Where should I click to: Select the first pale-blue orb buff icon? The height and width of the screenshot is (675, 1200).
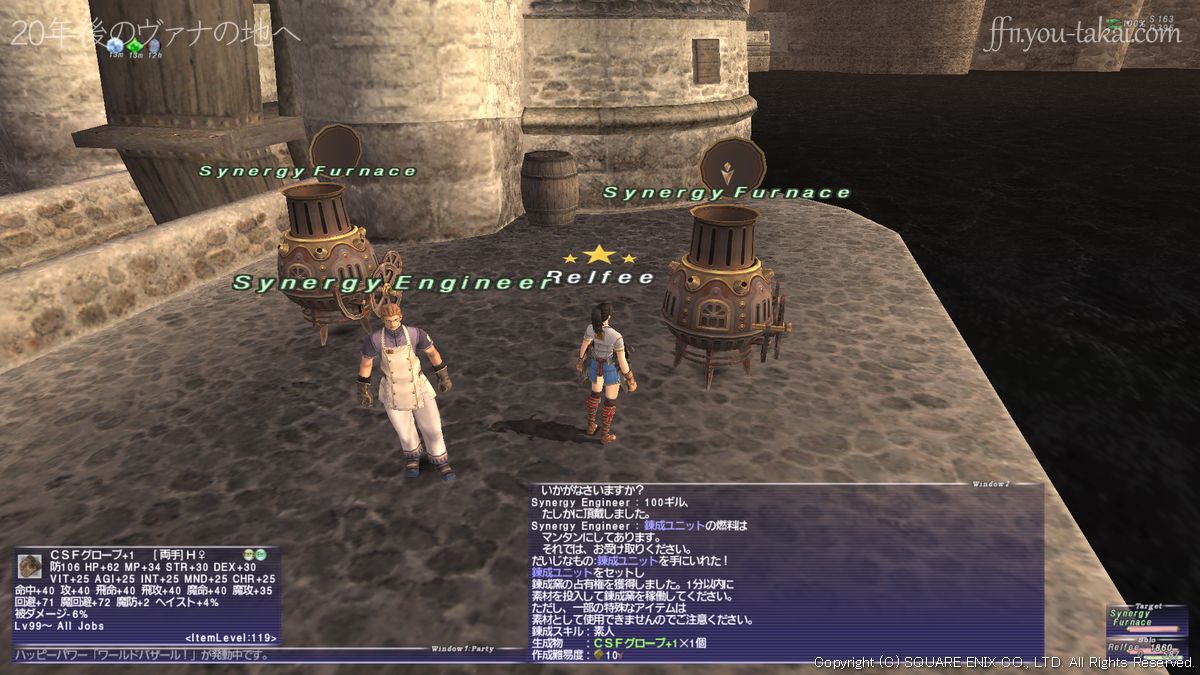coord(116,45)
